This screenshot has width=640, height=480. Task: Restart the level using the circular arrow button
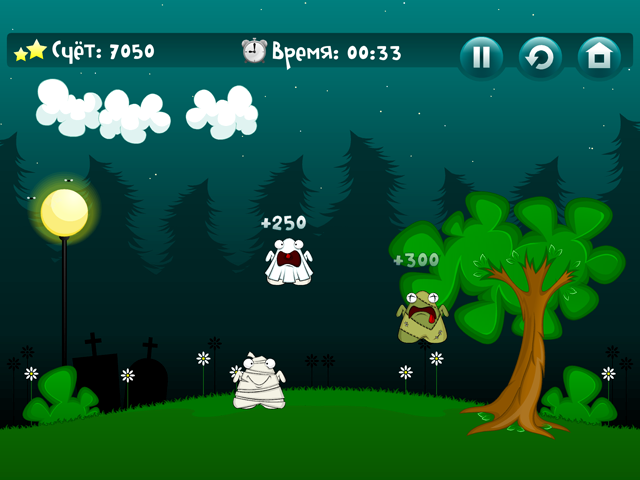click(540, 57)
